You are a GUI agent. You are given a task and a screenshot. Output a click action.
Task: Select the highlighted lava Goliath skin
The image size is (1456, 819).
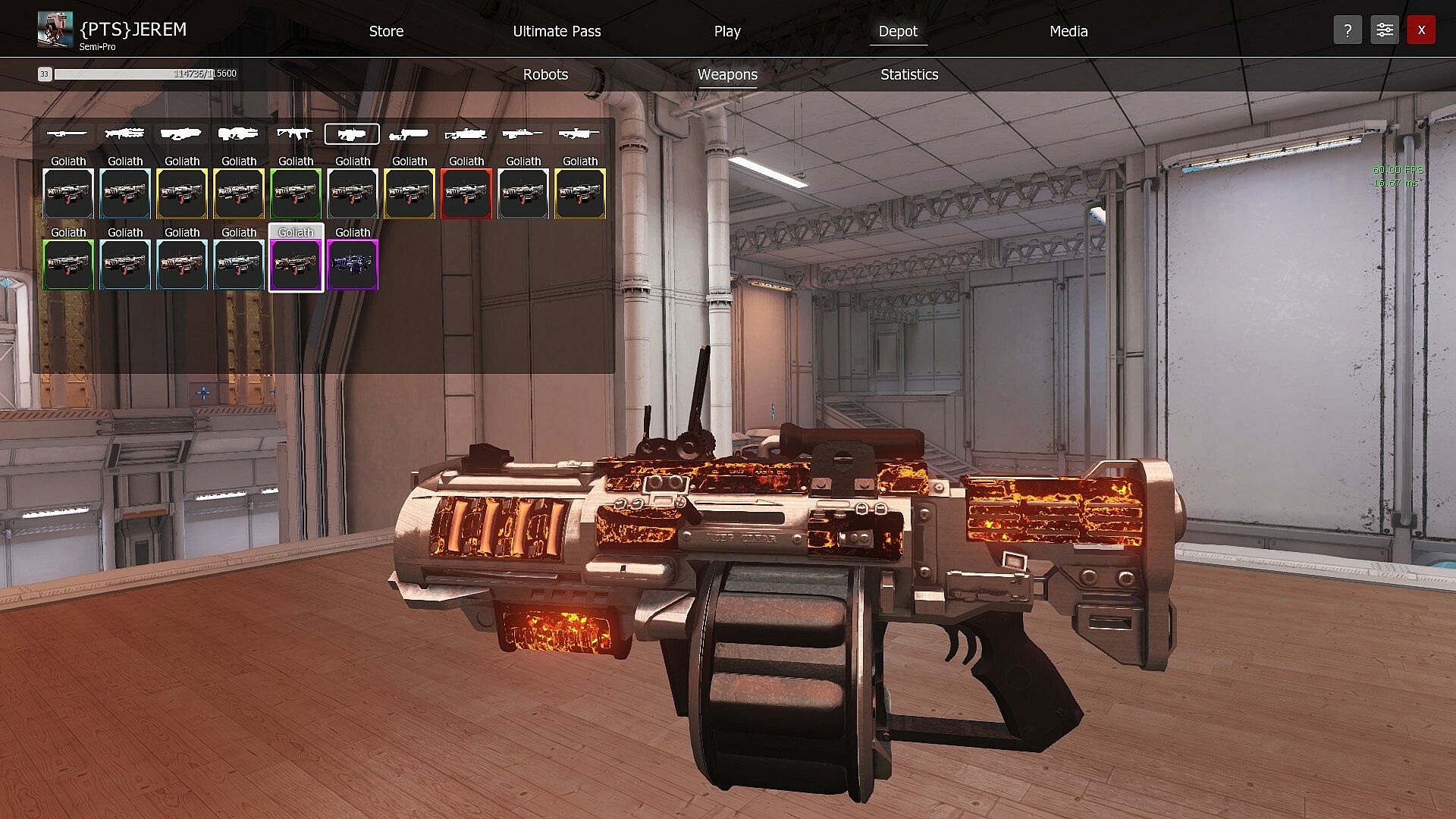click(296, 265)
